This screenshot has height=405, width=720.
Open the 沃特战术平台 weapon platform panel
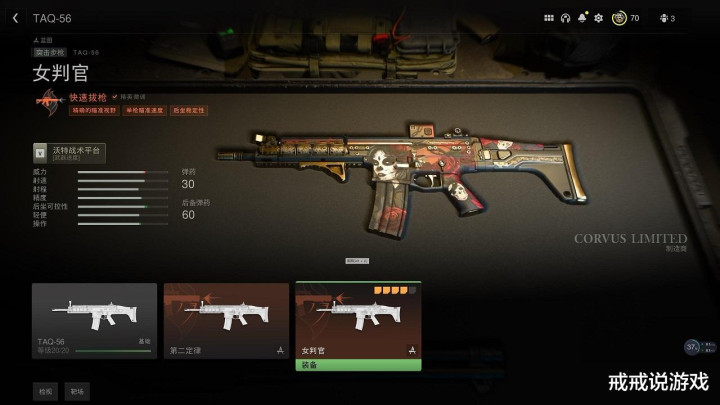coord(69,153)
